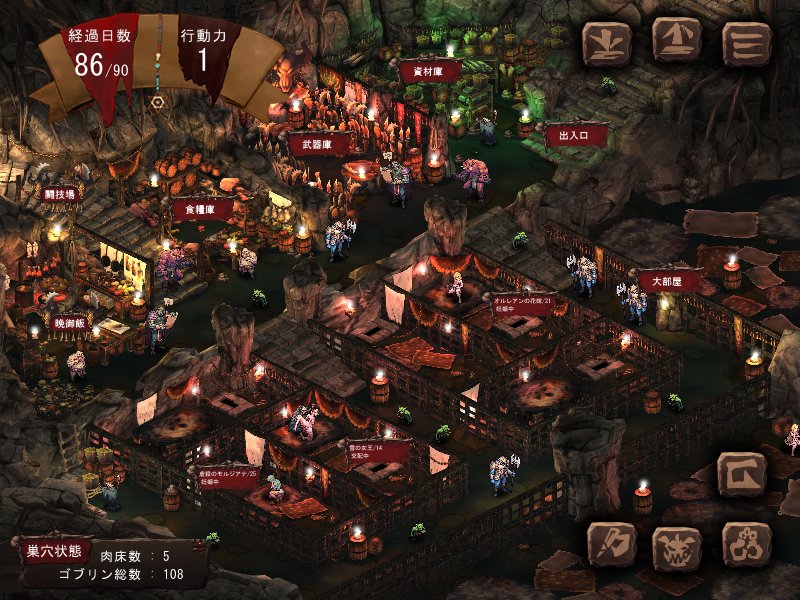
Task: Open the 大部屋 large room label
Action: pos(668,282)
